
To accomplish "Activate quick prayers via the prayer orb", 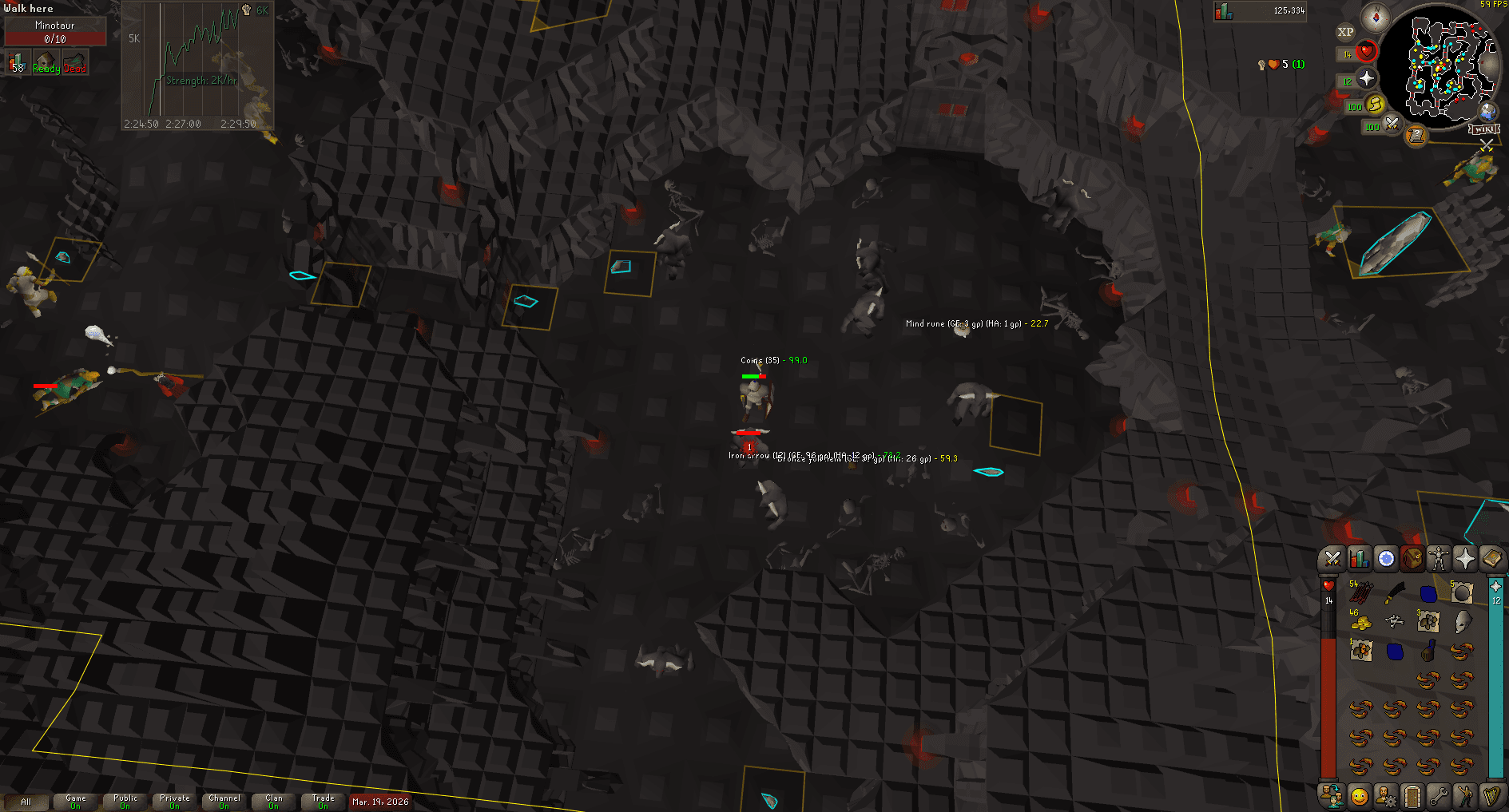I will [1367, 78].
